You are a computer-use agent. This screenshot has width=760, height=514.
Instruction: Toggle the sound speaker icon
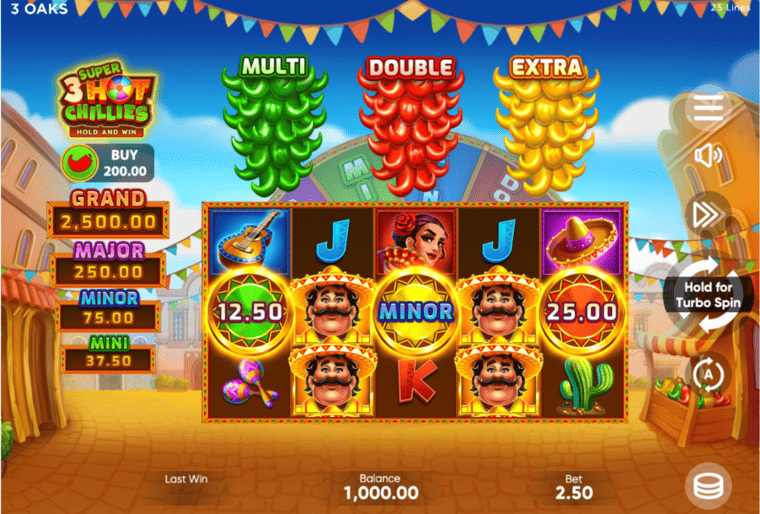coord(708,155)
